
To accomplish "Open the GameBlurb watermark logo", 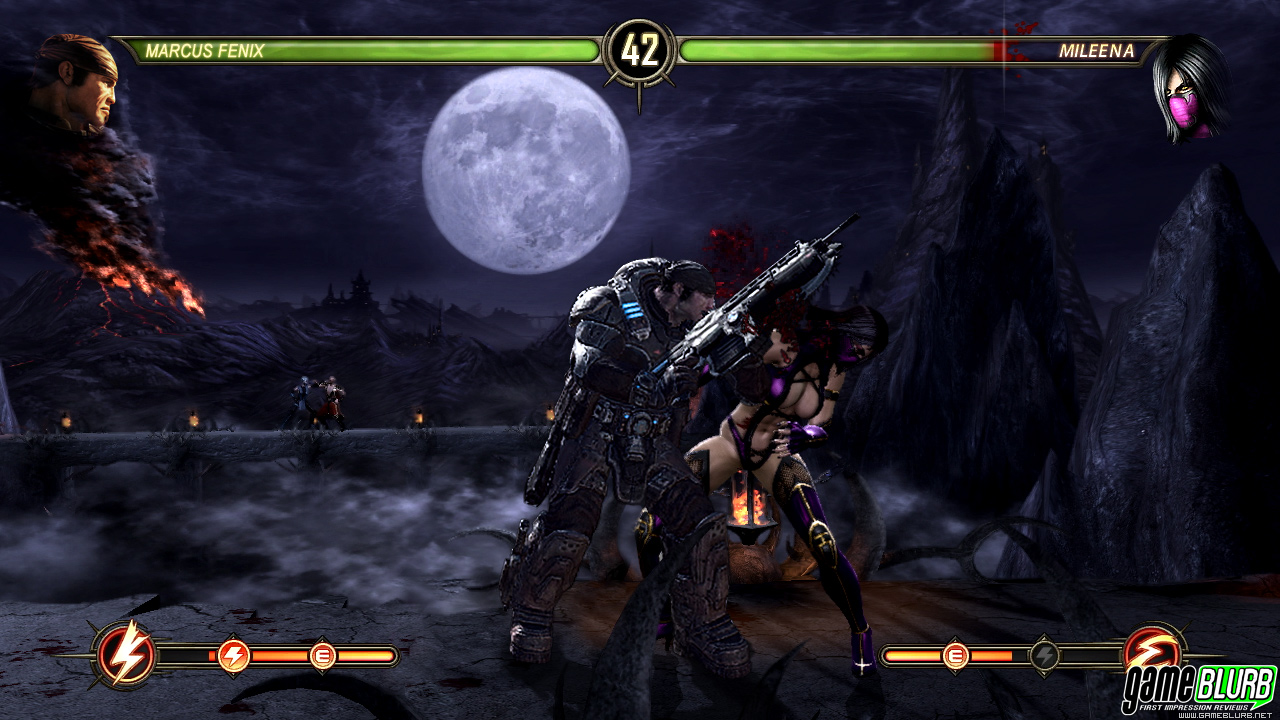I will tap(1198, 687).
